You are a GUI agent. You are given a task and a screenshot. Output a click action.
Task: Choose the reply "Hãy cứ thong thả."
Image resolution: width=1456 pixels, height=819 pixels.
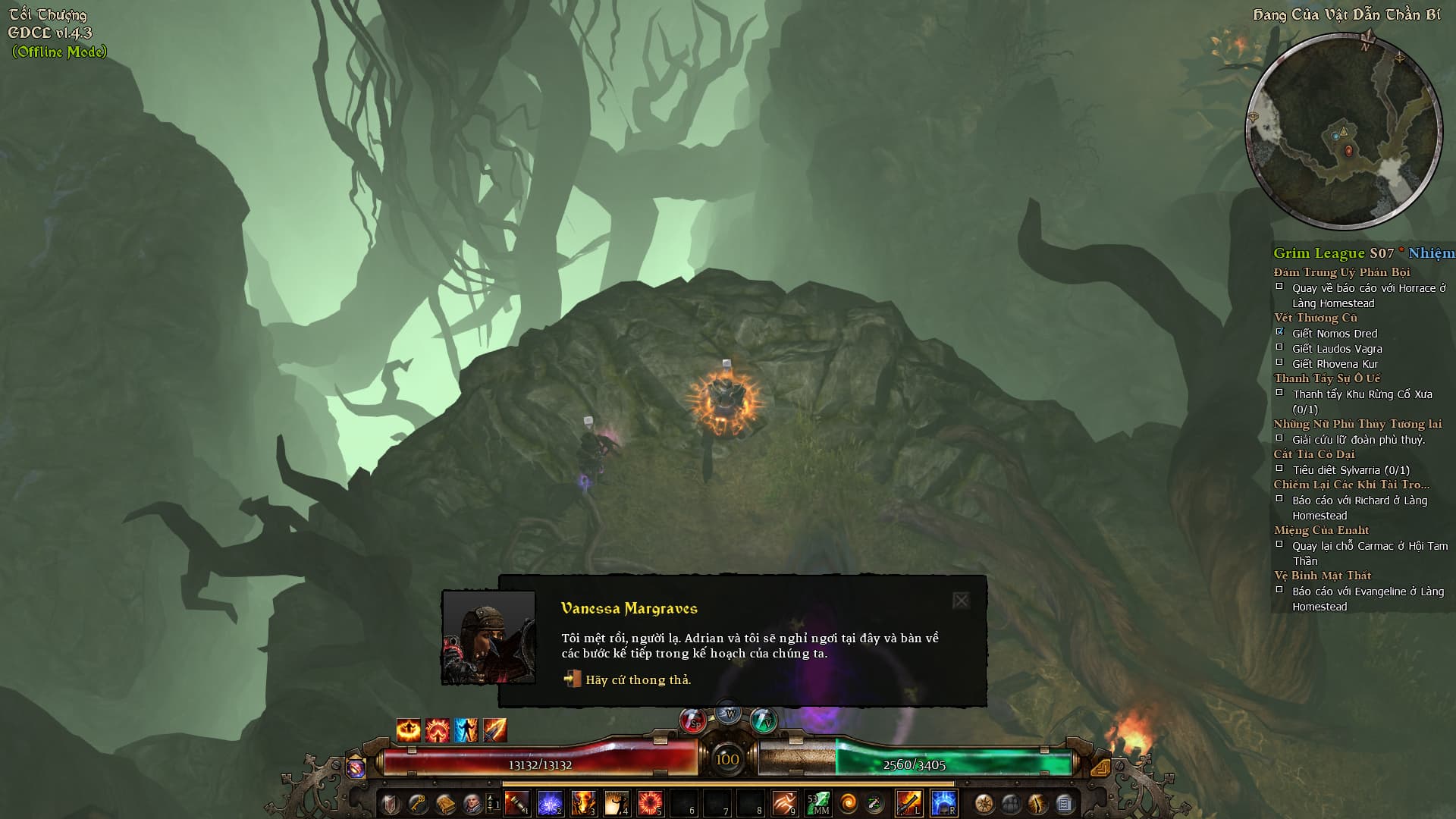click(x=638, y=679)
